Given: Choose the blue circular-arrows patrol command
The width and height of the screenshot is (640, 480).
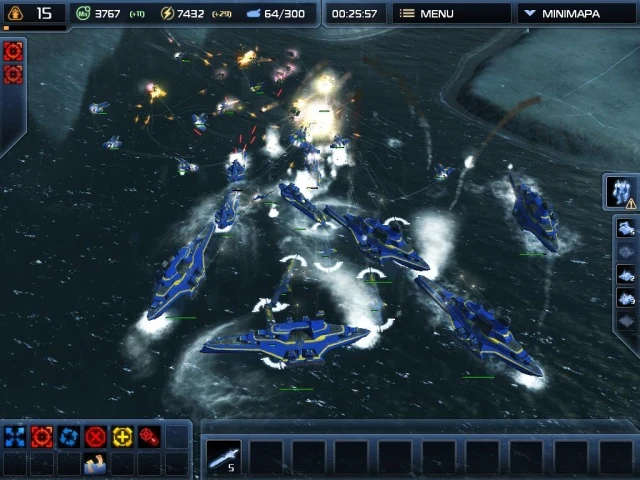Looking at the screenshot, I should (68, 436).
